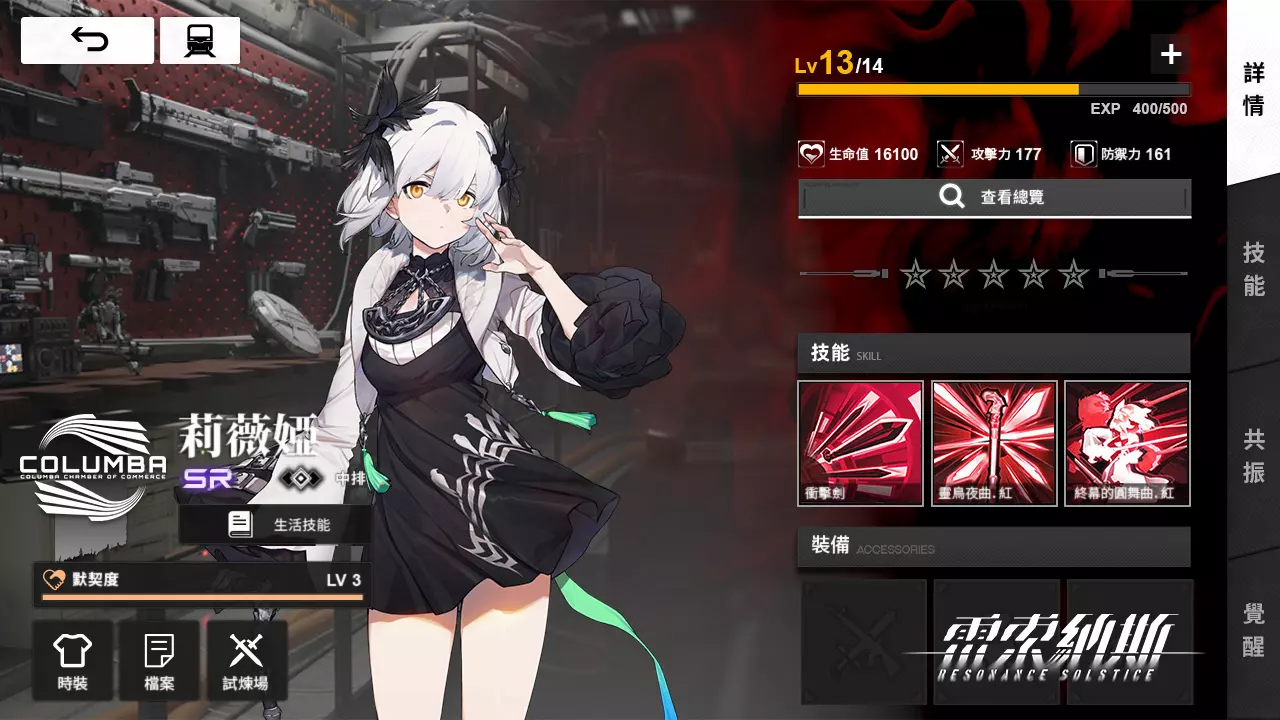Enter the 試煉場 trial ground

246,660
